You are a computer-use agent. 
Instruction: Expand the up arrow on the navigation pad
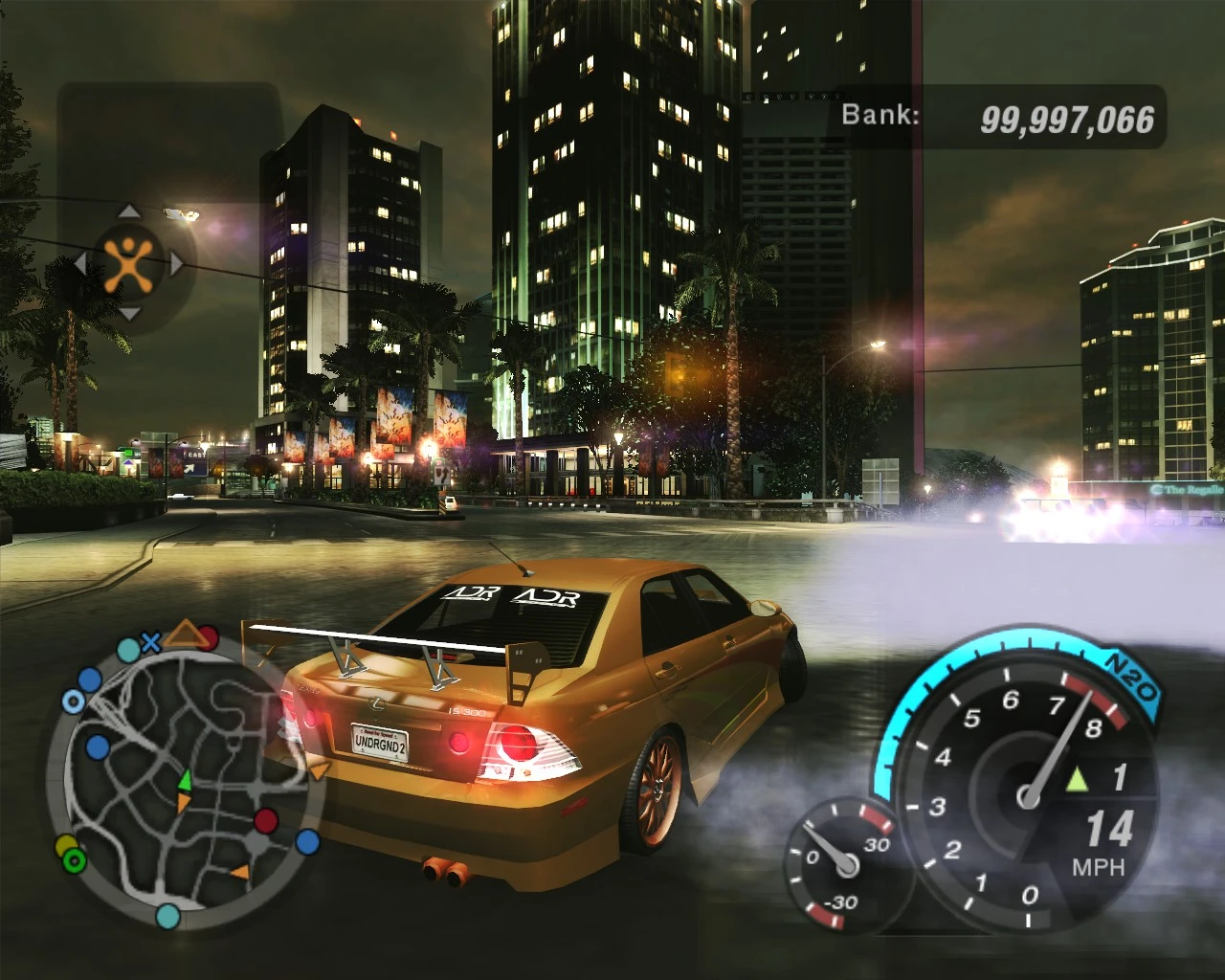pos(129,212)
